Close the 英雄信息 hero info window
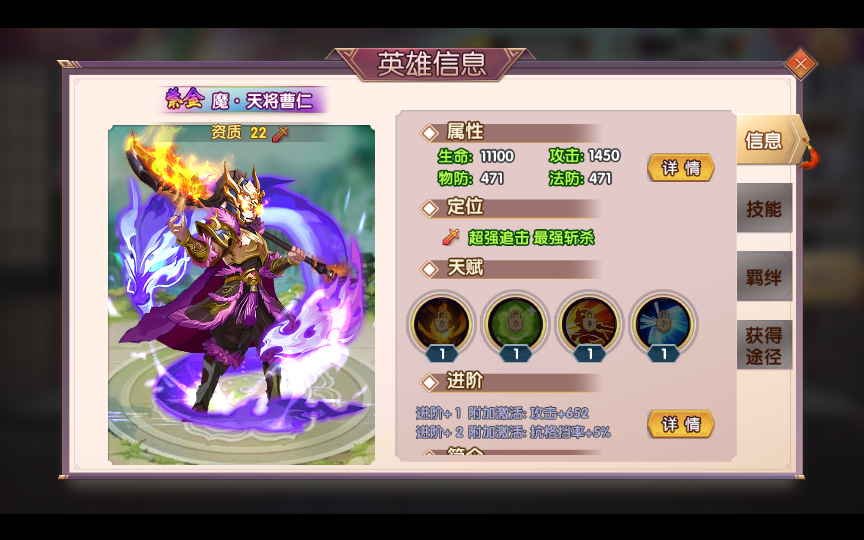The image size is (864, 540). (800, 64)
